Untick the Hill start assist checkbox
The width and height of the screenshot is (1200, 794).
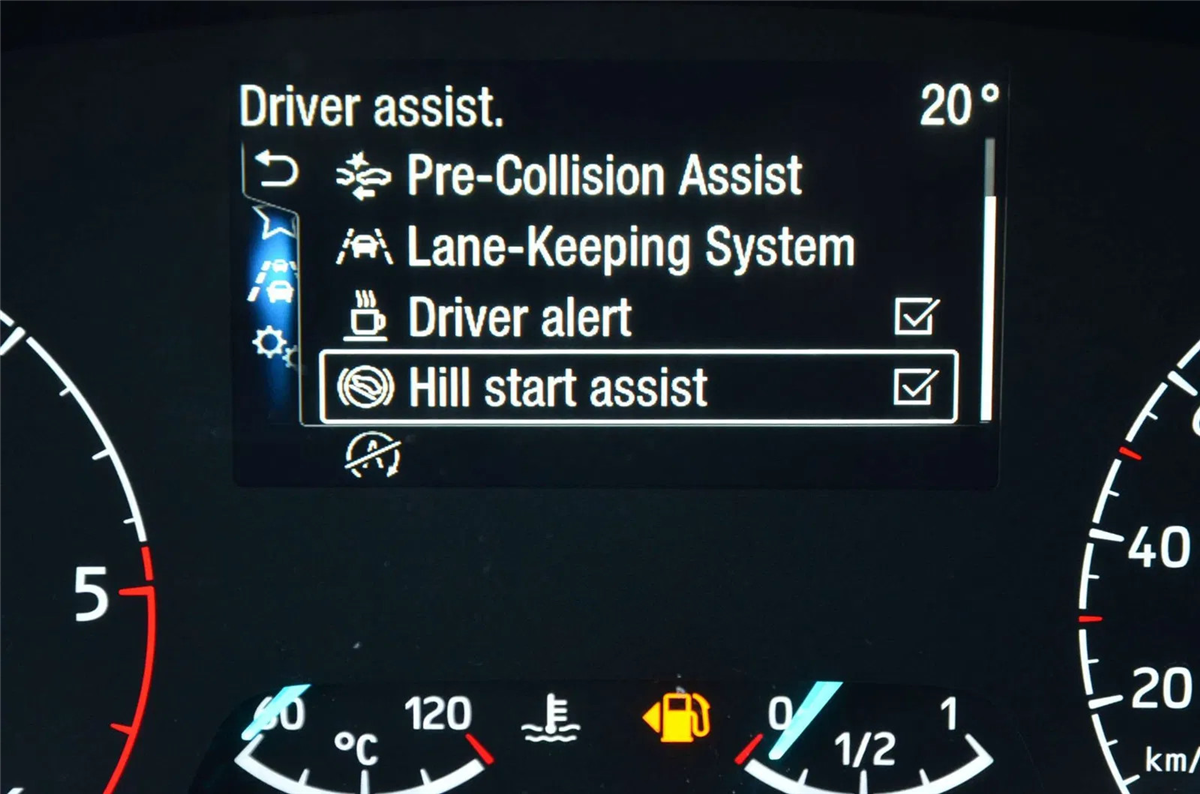click(x=916, y=387)
